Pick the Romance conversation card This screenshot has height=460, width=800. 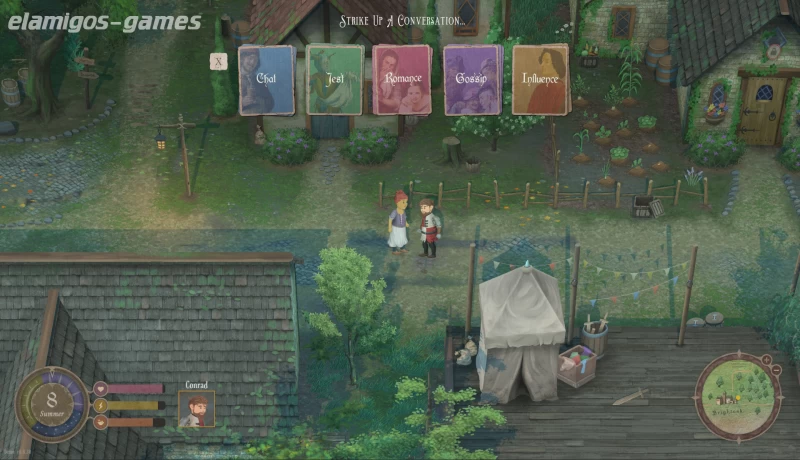(x=402, y=80)
